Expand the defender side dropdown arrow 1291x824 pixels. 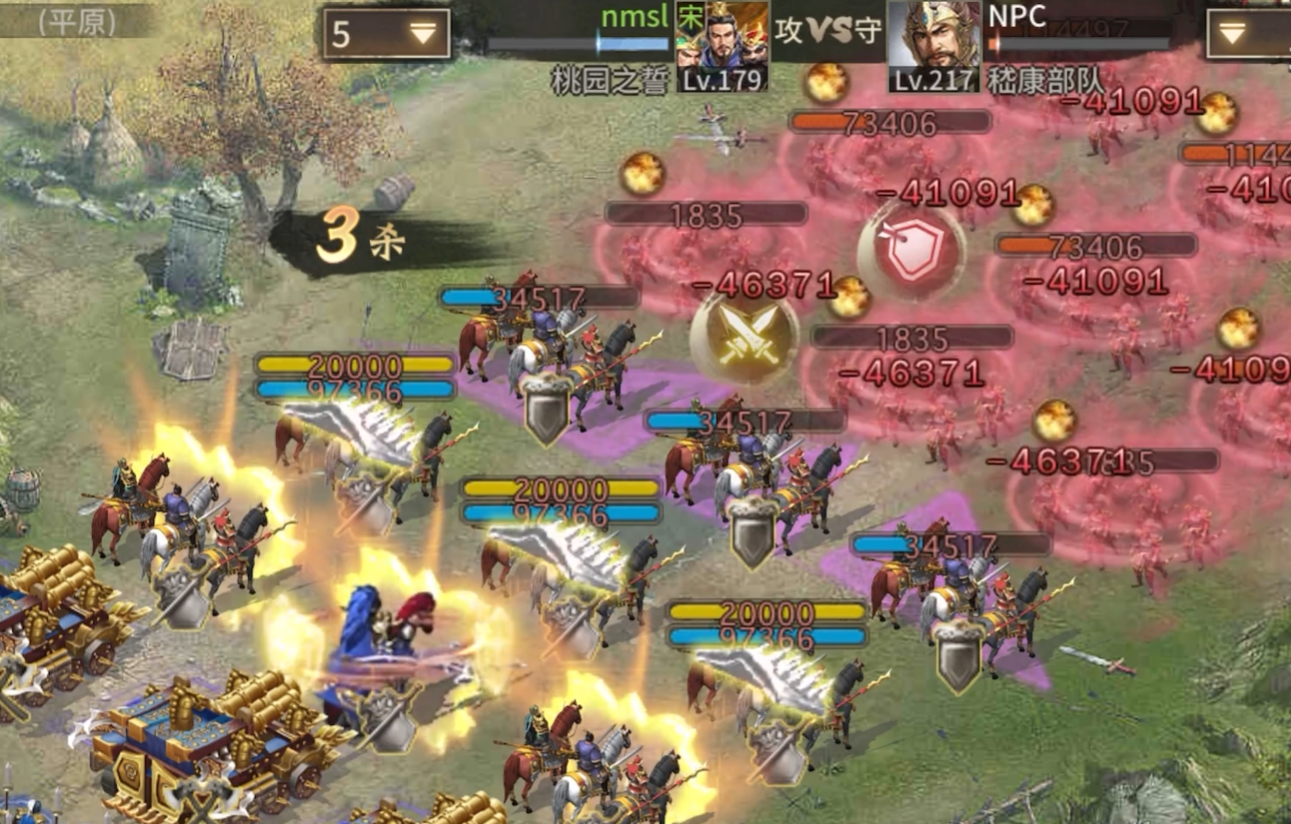1234,35
